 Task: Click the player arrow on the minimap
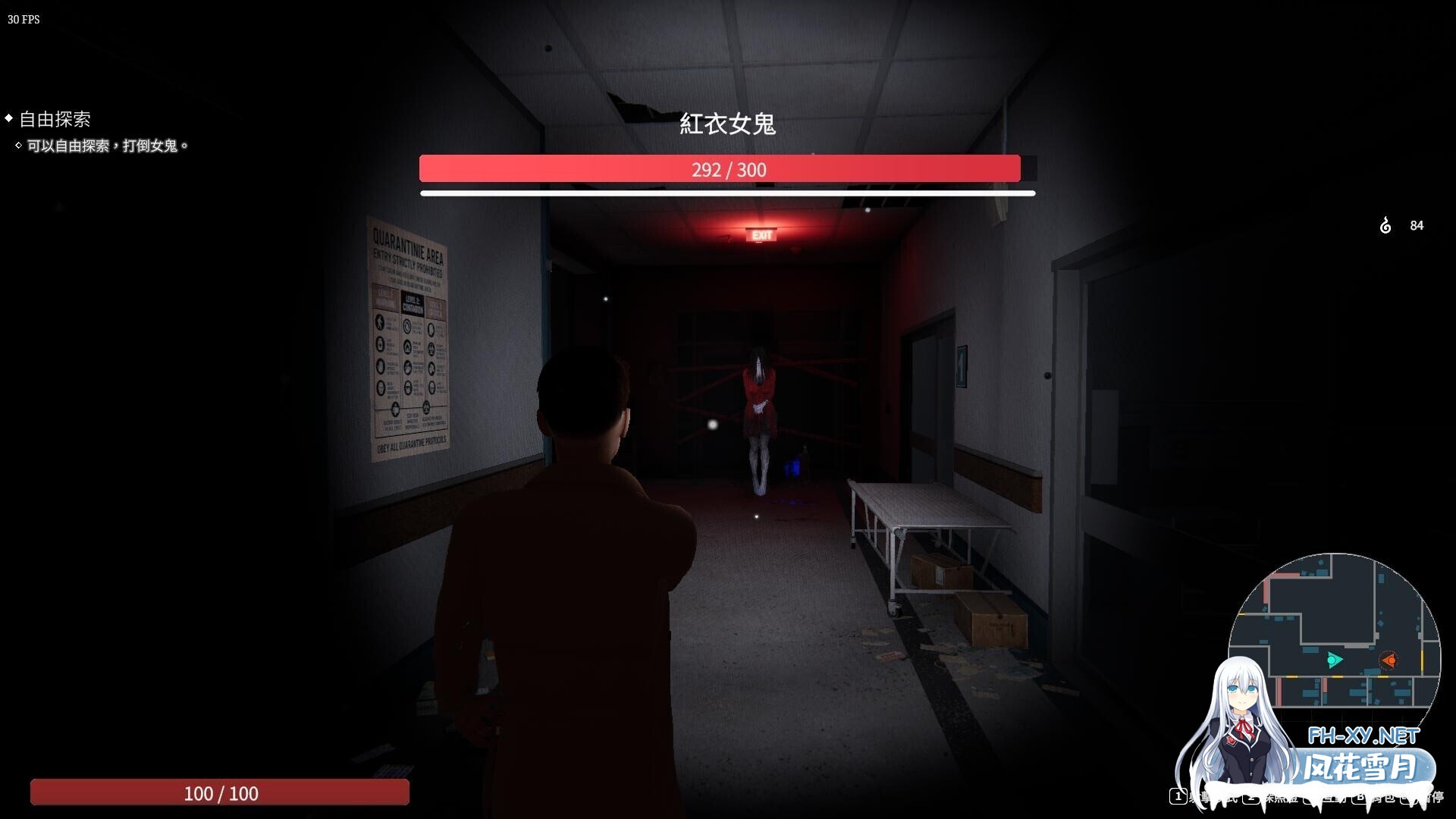click(1332, 659)
